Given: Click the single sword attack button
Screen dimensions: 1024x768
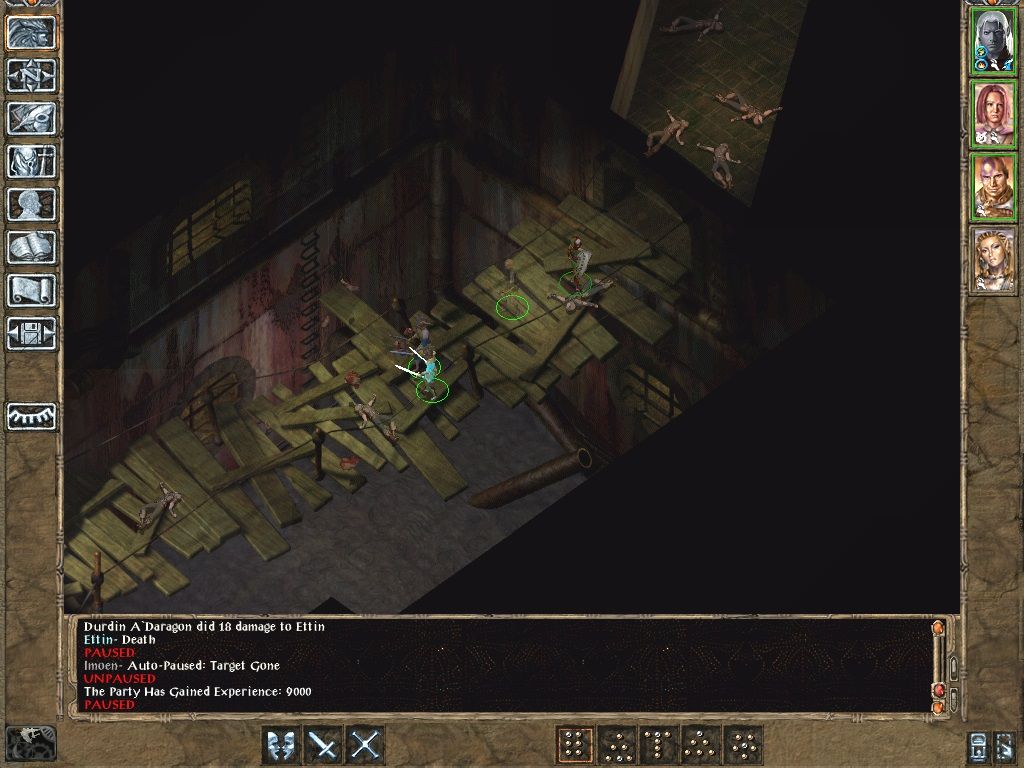Looking at the screenshot, I should [x=323, y=745].
